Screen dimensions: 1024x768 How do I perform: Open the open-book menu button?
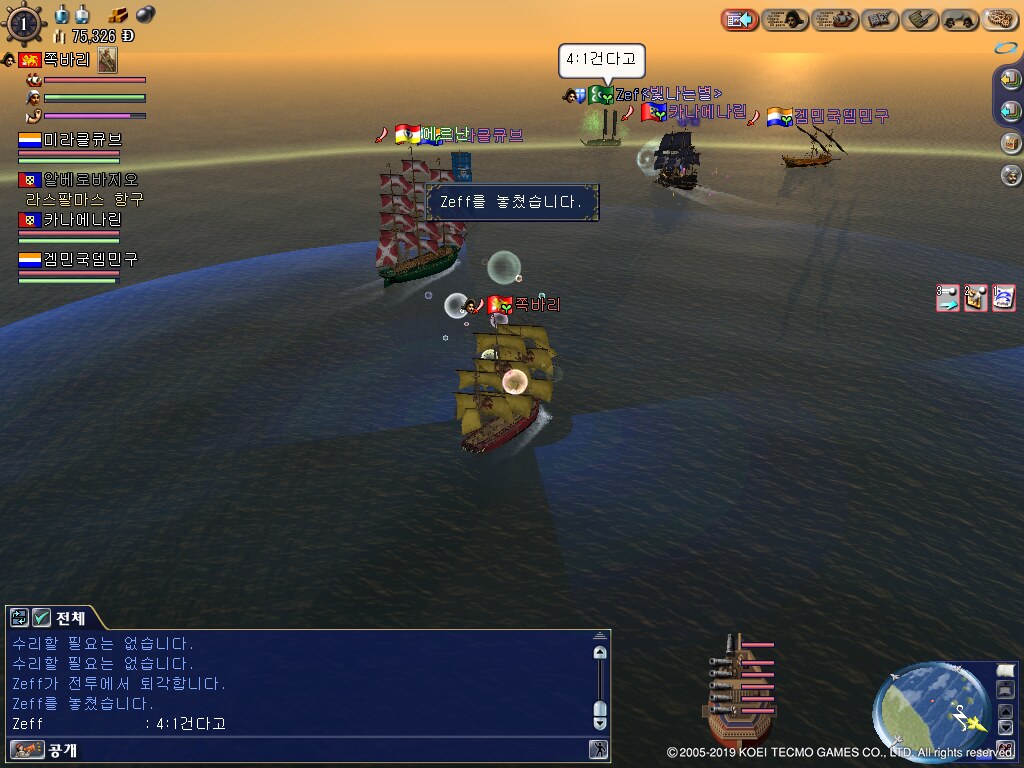(x=880, y=19)
